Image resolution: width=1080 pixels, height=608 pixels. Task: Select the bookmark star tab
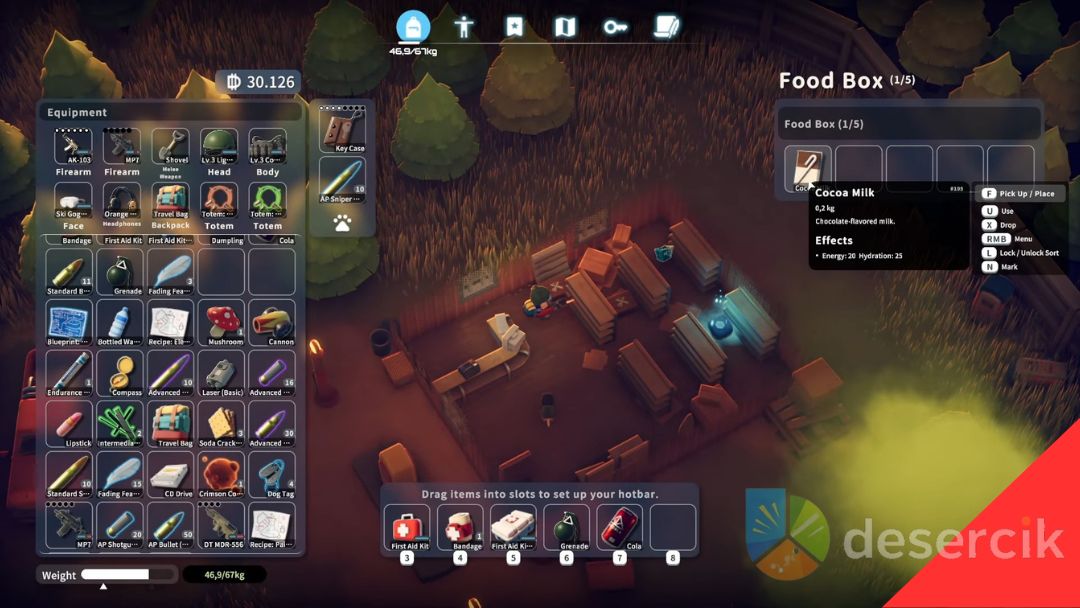[514, 27]
